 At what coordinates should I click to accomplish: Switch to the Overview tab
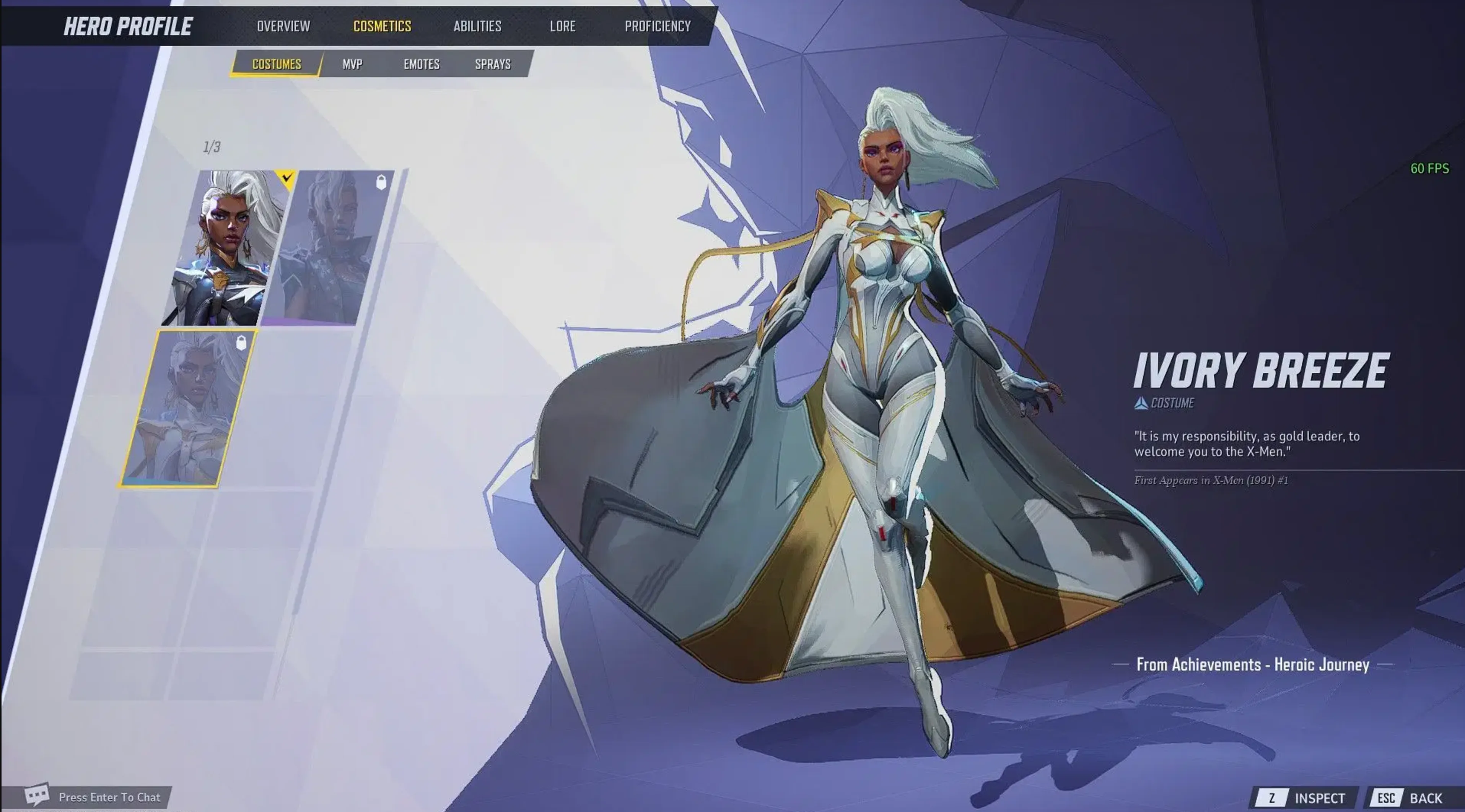click(x=283, y=26)
